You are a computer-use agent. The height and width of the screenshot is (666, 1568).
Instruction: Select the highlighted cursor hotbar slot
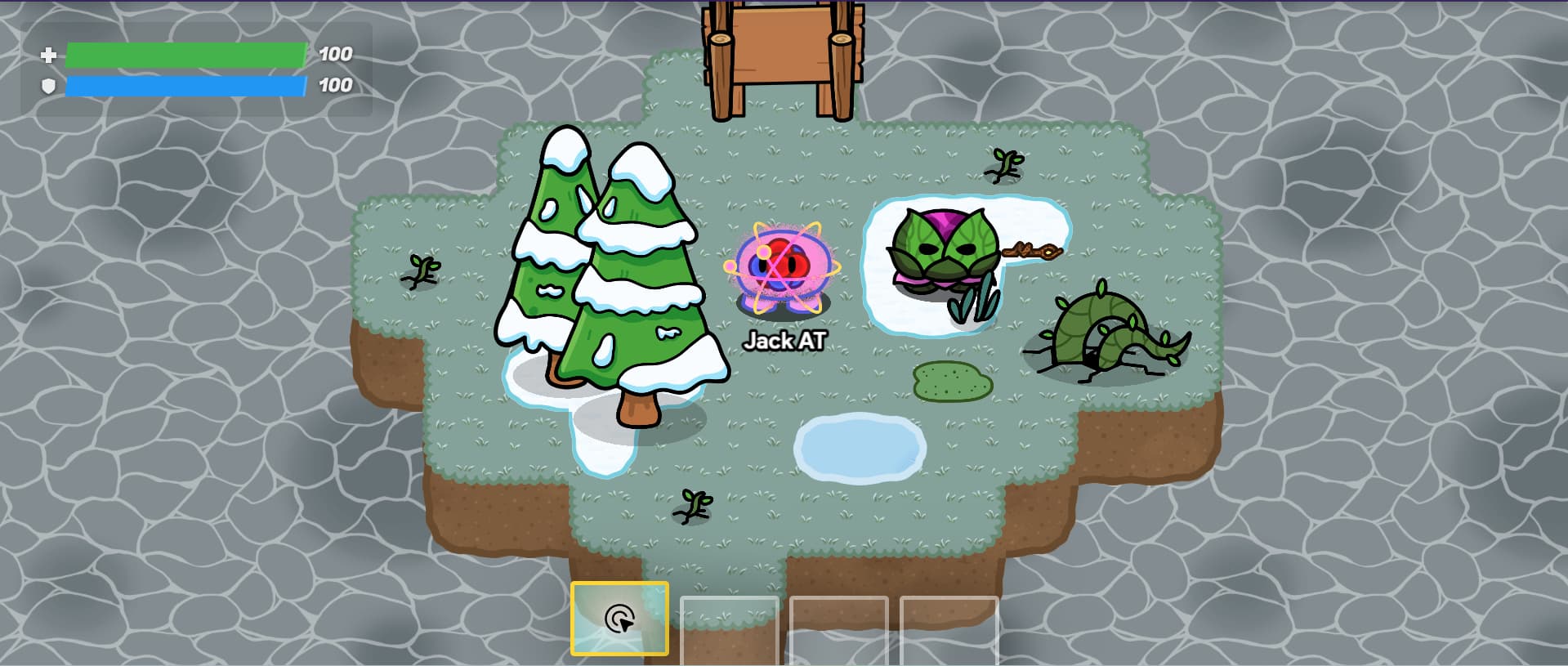click(x=619, y=619)
